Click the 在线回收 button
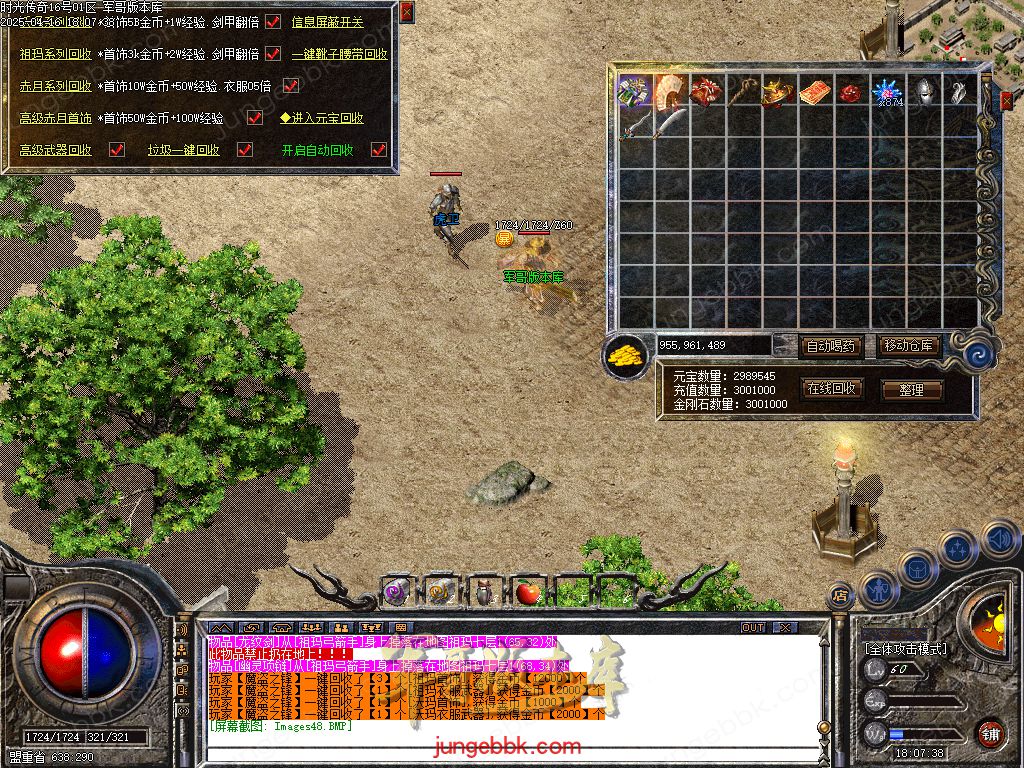The width and height of the screenshot is (1024, 768). click(x=830, y=389)
